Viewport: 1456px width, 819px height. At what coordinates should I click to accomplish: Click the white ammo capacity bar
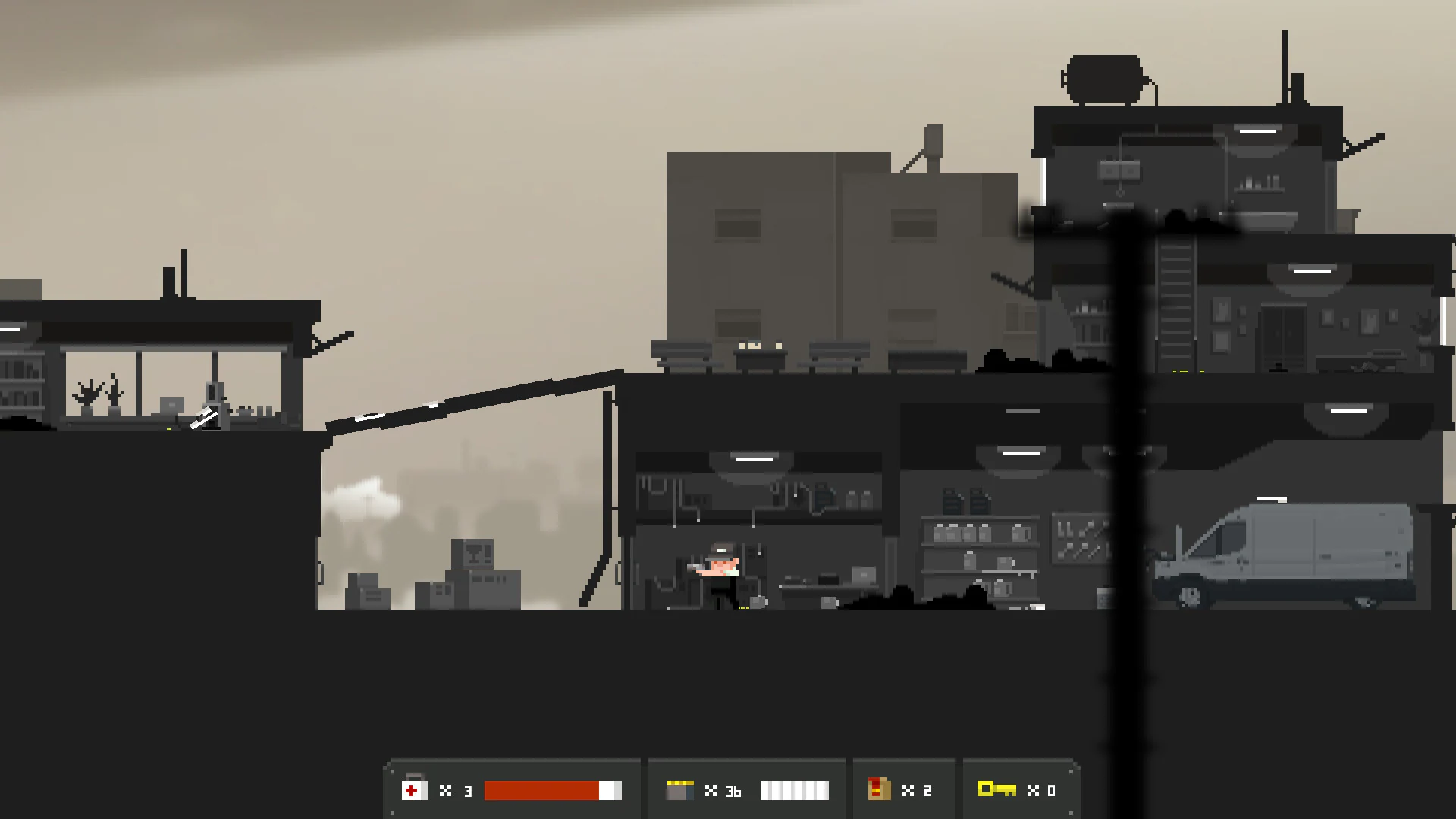796,790
